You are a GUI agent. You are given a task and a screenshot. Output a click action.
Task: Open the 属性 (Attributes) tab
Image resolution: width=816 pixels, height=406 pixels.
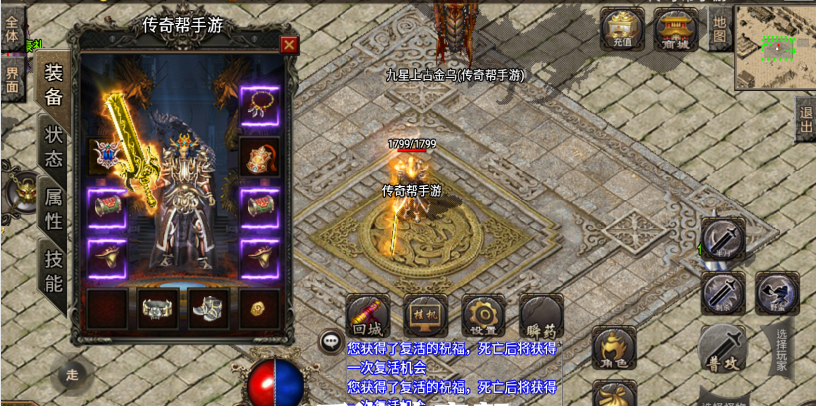(x=53, y=207)
